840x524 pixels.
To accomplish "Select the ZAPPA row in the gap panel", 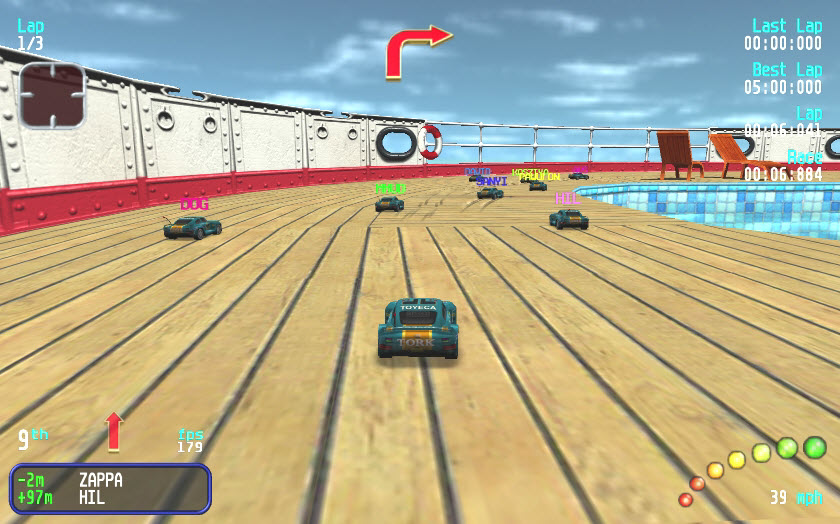I will (110, 480).
